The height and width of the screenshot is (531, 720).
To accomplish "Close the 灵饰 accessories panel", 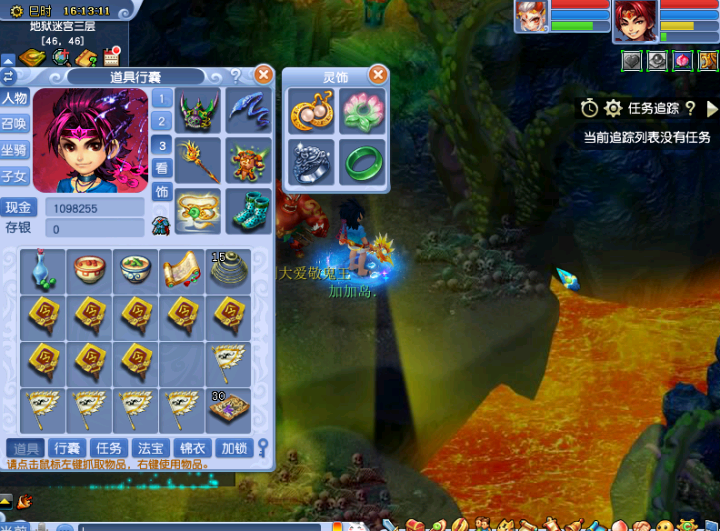I will pyautogui.click(x=378, y=75).
